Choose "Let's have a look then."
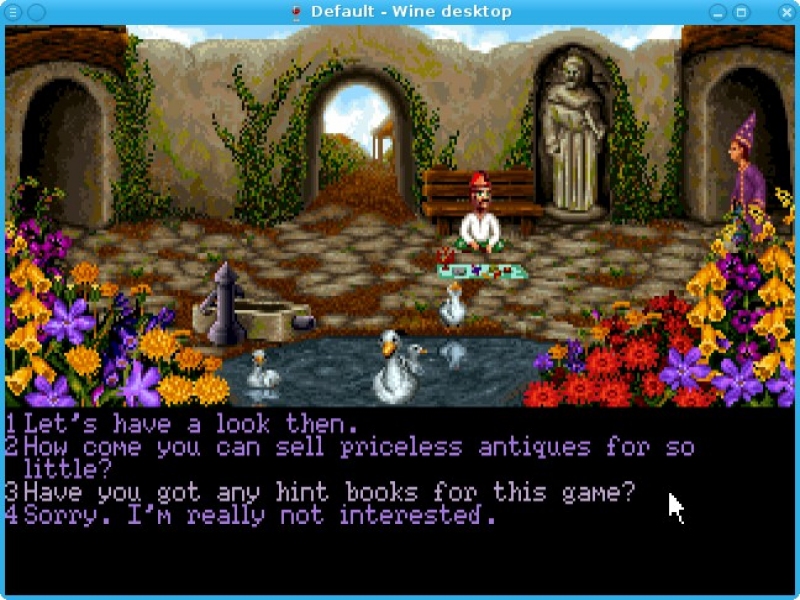 [x=190, y=423]
